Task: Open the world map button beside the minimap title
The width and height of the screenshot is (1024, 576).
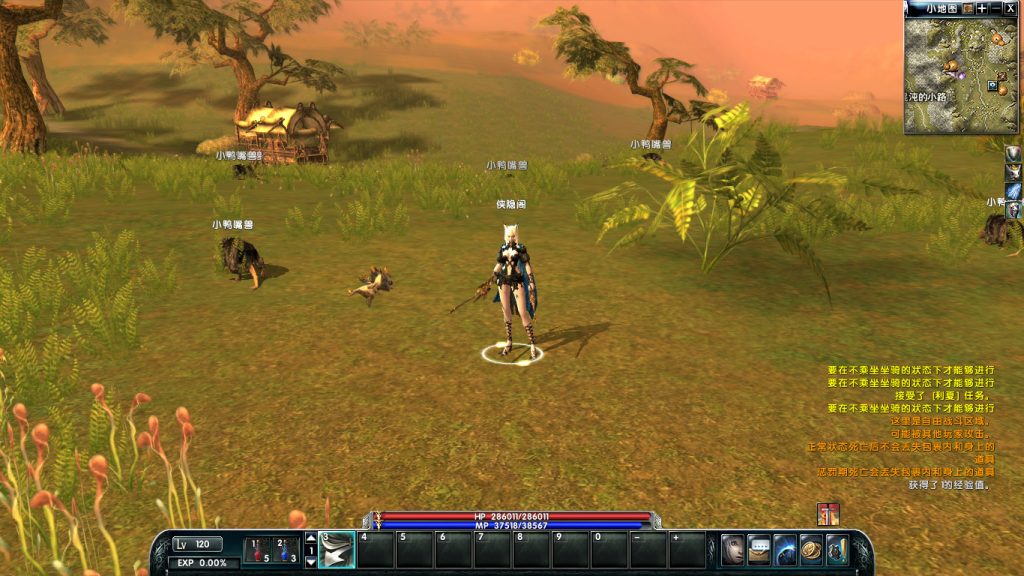Action: [967, 8]
